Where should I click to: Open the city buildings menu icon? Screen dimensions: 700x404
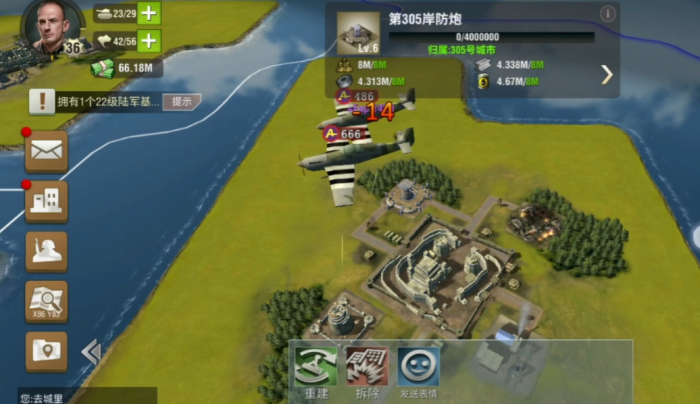[46, 201]
